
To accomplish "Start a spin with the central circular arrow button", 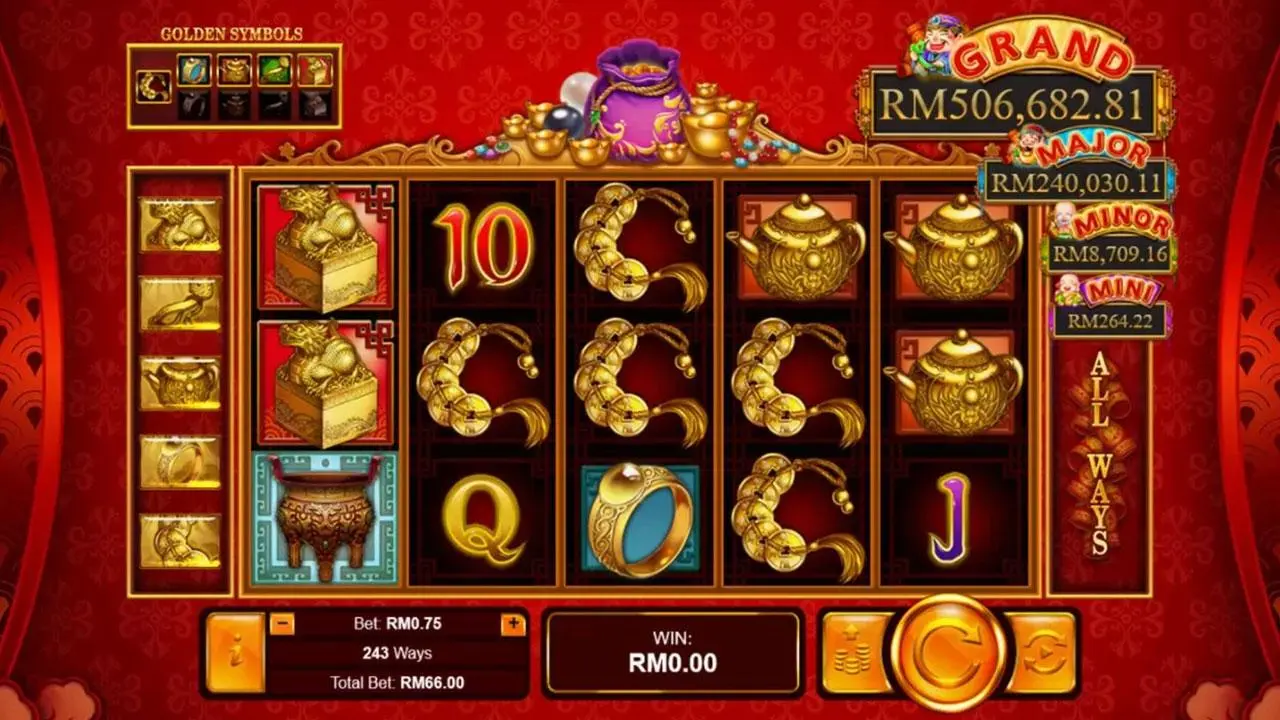I will pos(948,651).
